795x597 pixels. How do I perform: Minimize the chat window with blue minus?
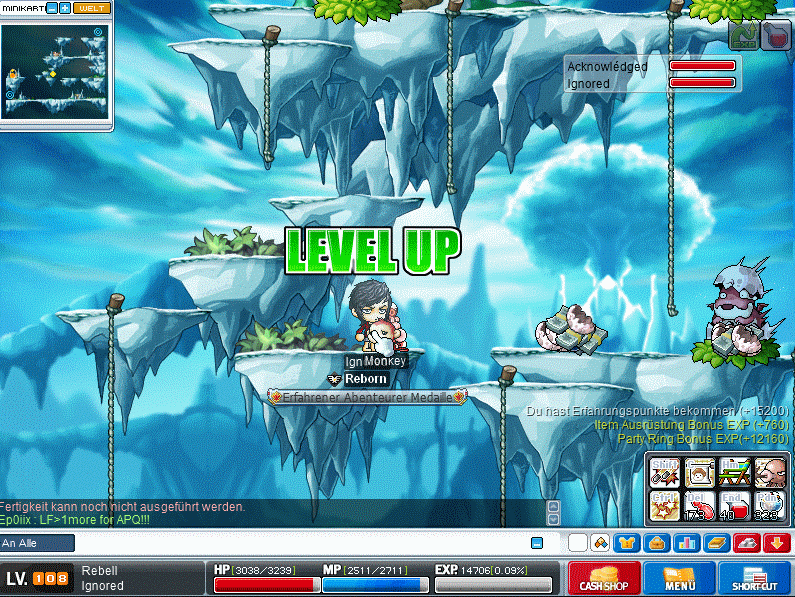(537, 543)
